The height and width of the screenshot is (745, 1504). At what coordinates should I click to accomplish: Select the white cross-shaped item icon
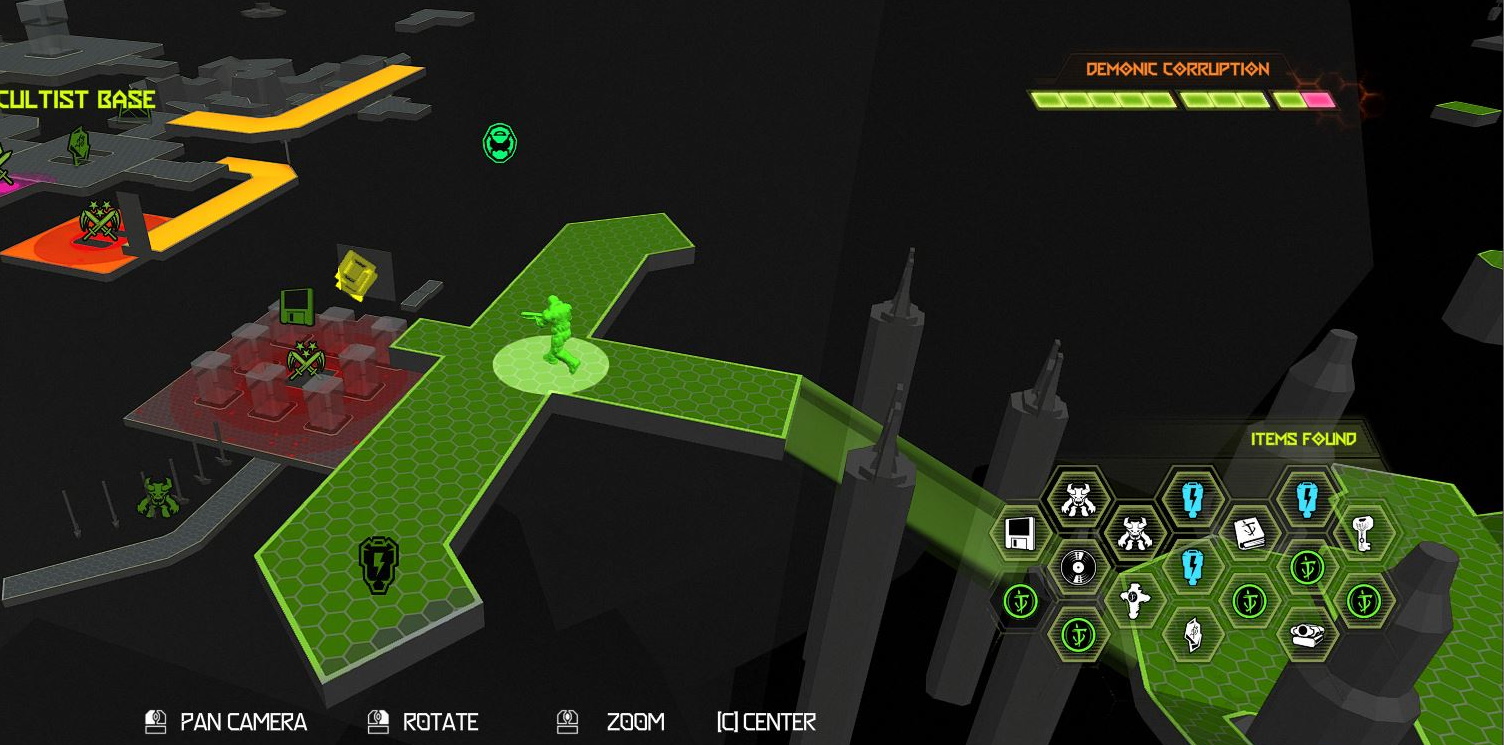click(x=1135, y=600)
